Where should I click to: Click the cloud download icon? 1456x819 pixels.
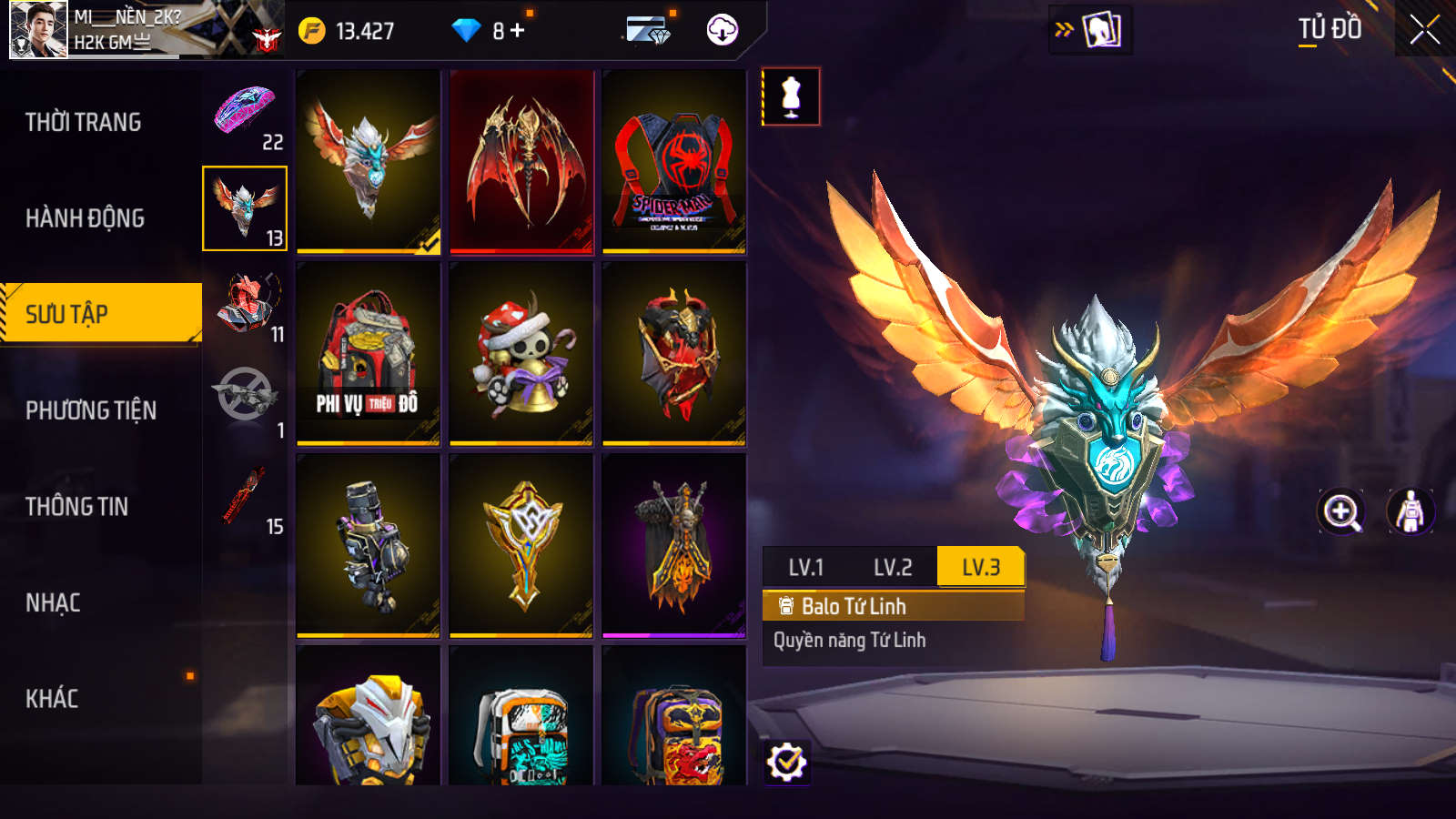pos(723,30)
